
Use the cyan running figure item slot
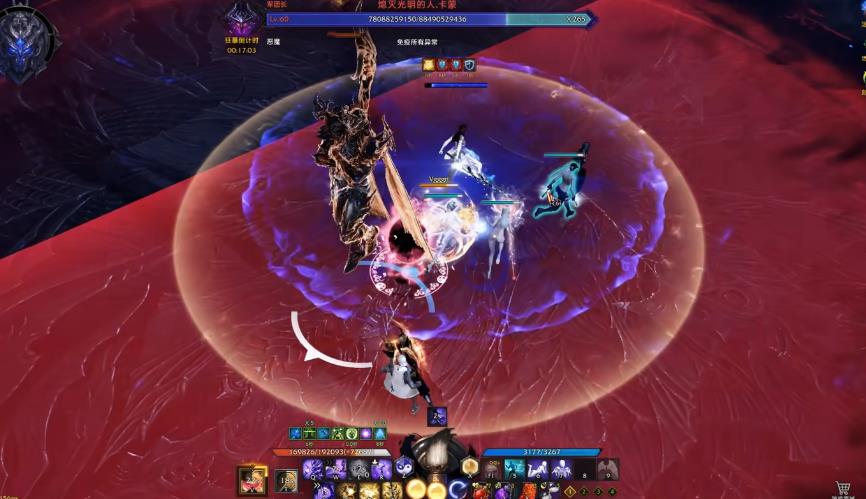click(x=514, y=469)
